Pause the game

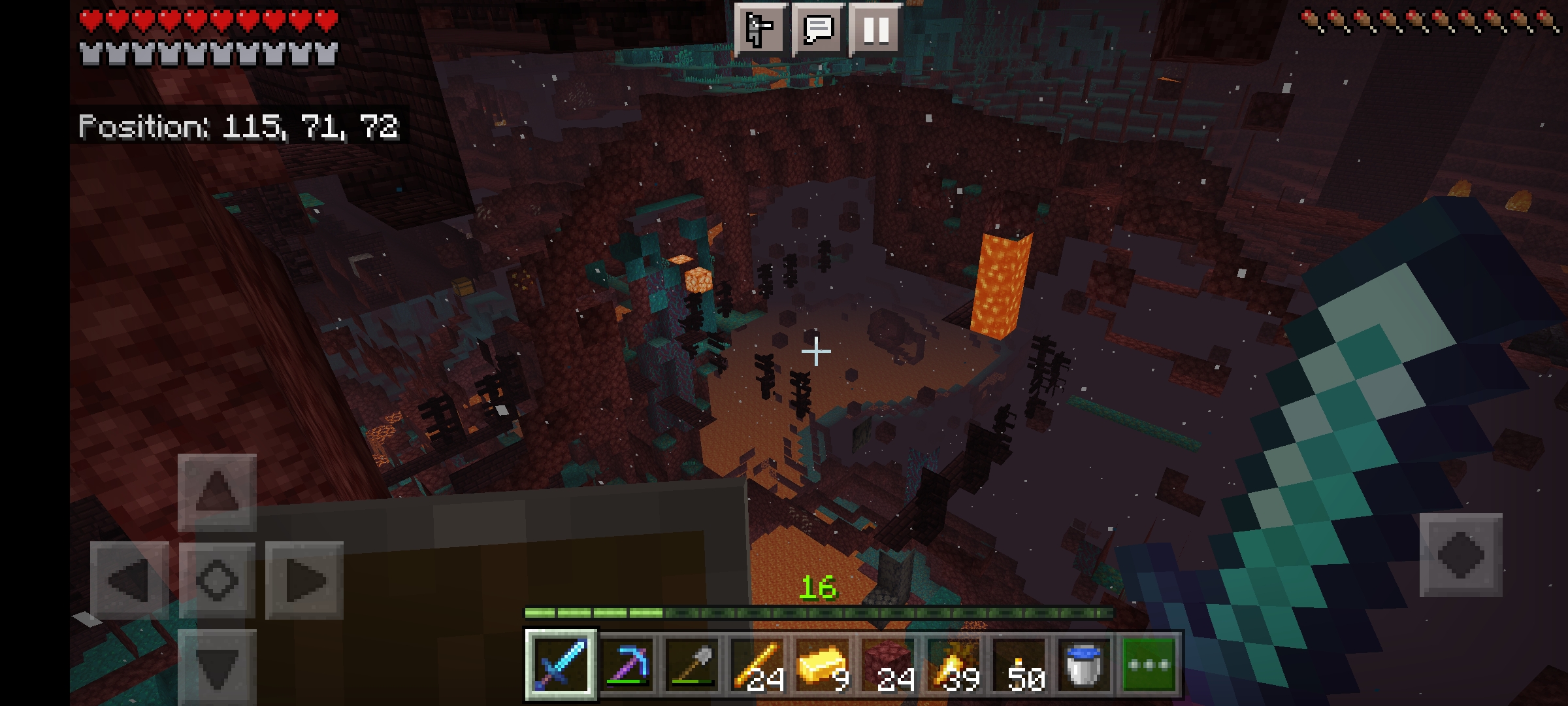coord(875,29)
